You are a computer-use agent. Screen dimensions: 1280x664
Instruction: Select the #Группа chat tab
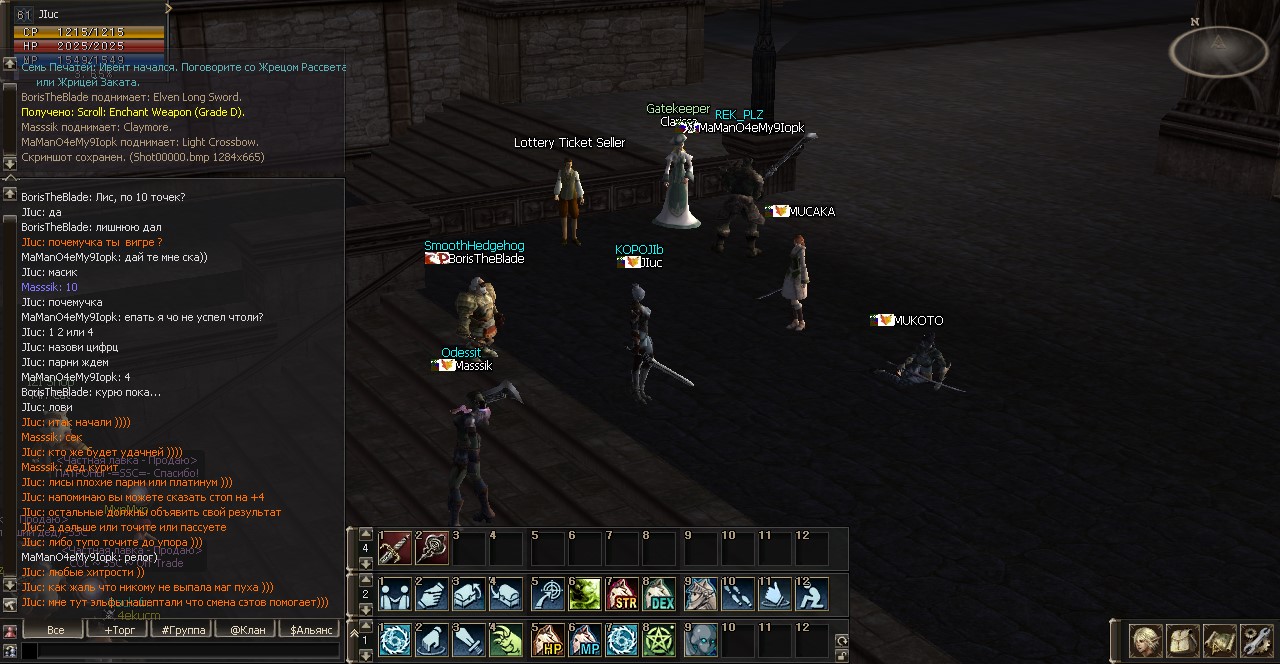(x=183, y=630)
